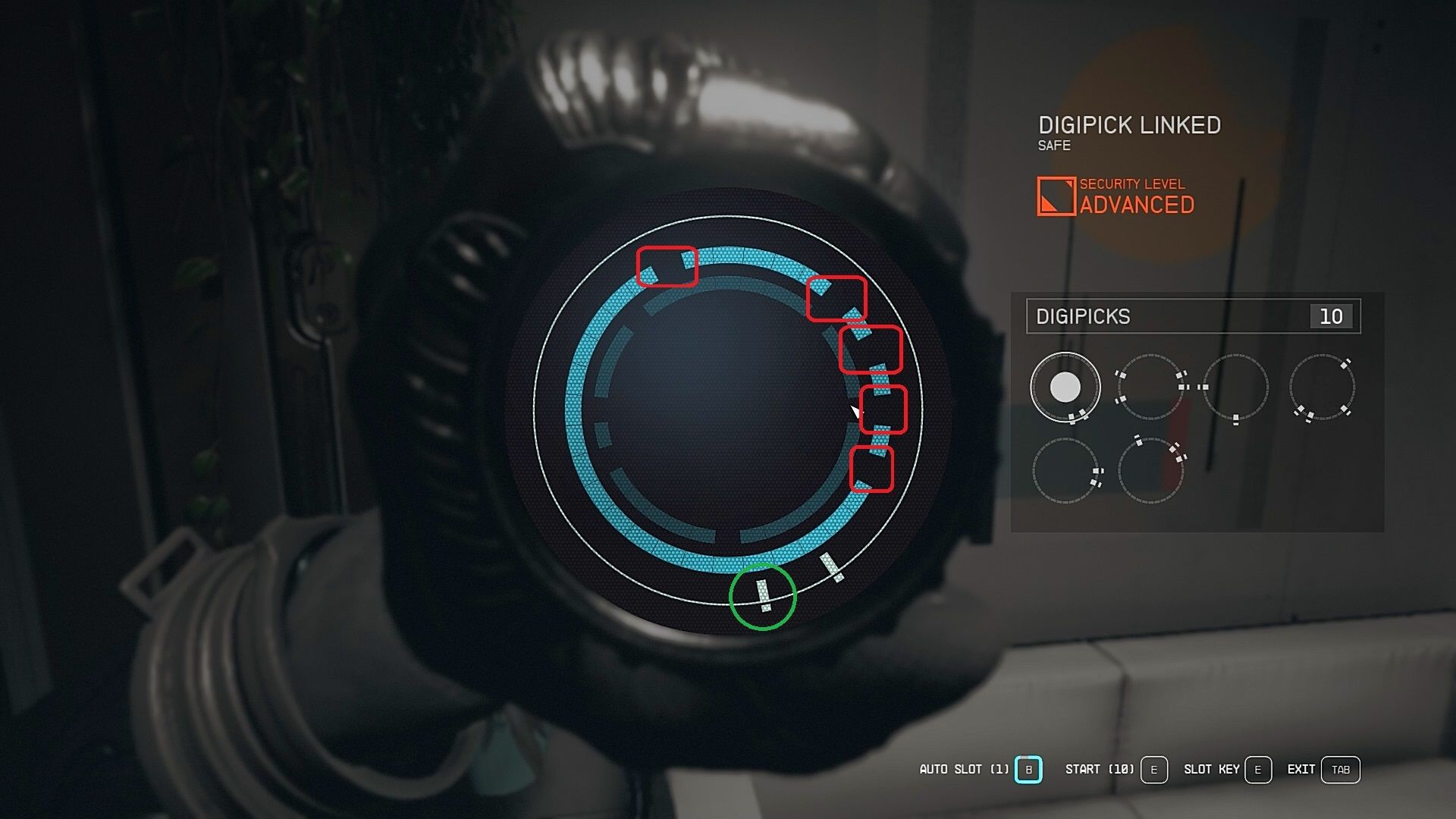Pick the key with one left and one bottom pin
Viewport: 1456px width, 819px height.
(x=1235, y=387)
